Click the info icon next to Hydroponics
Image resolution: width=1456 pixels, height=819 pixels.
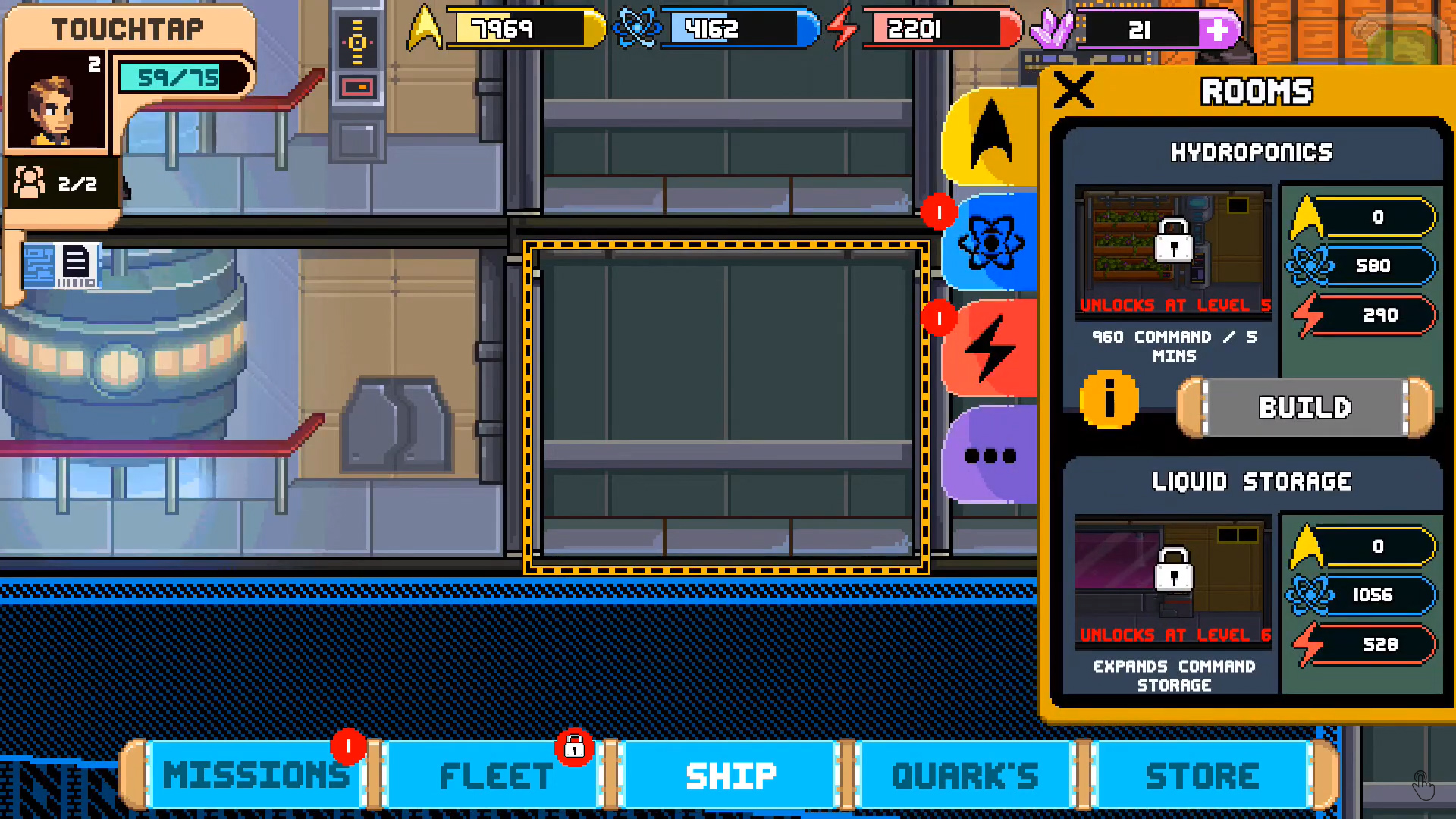point(1109,400)
